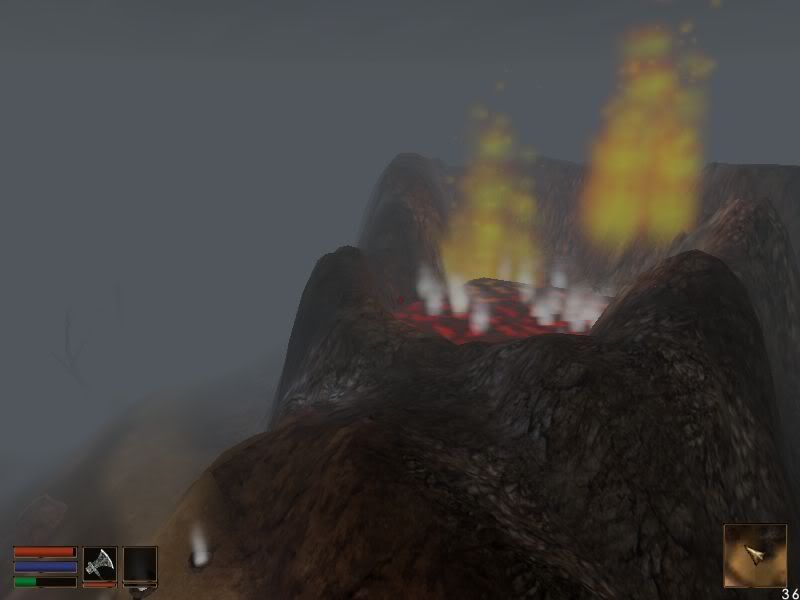Open the minimap with the arrow marker

(754, 554)
